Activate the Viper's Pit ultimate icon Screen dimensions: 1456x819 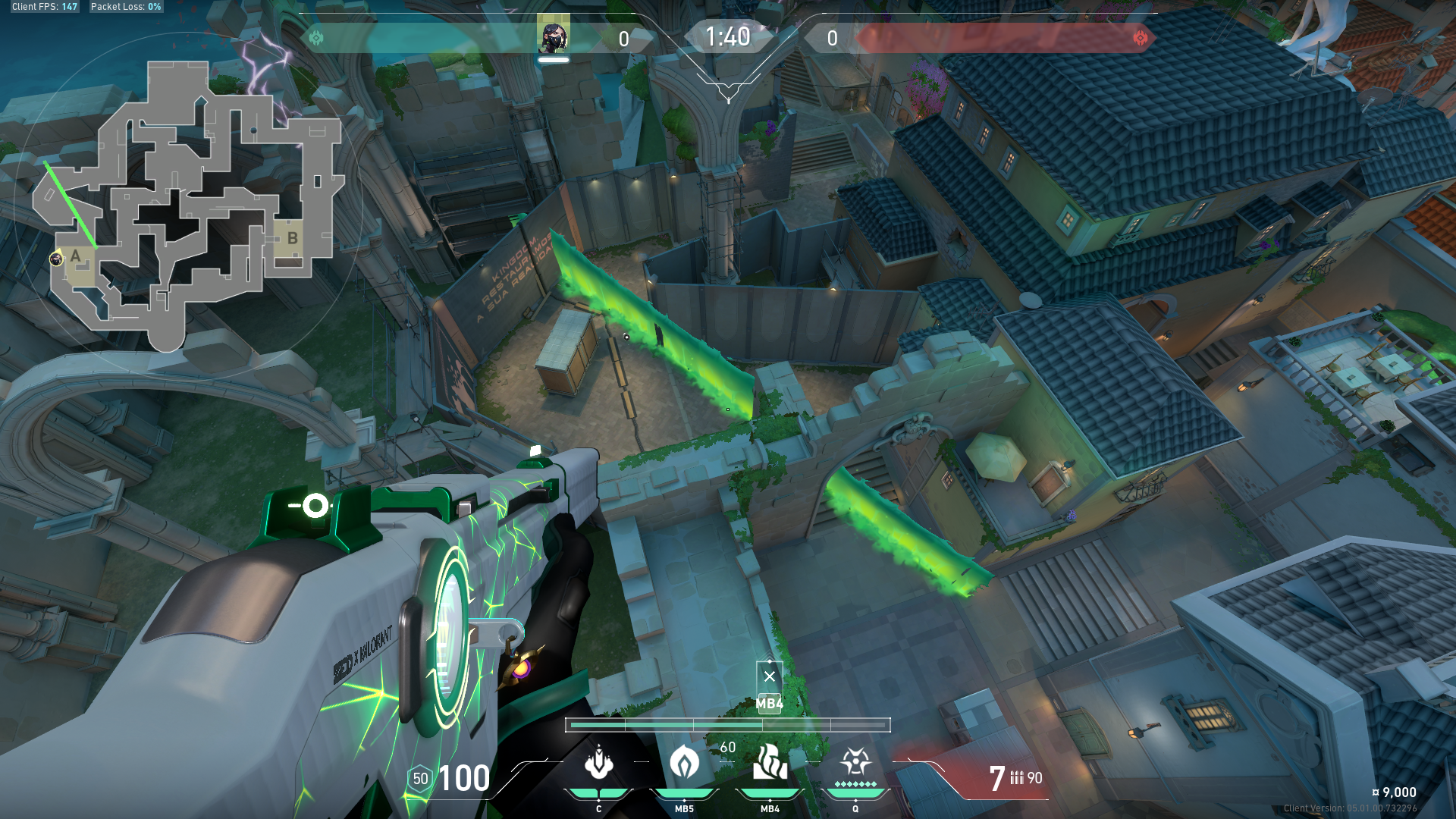point(855,761)
